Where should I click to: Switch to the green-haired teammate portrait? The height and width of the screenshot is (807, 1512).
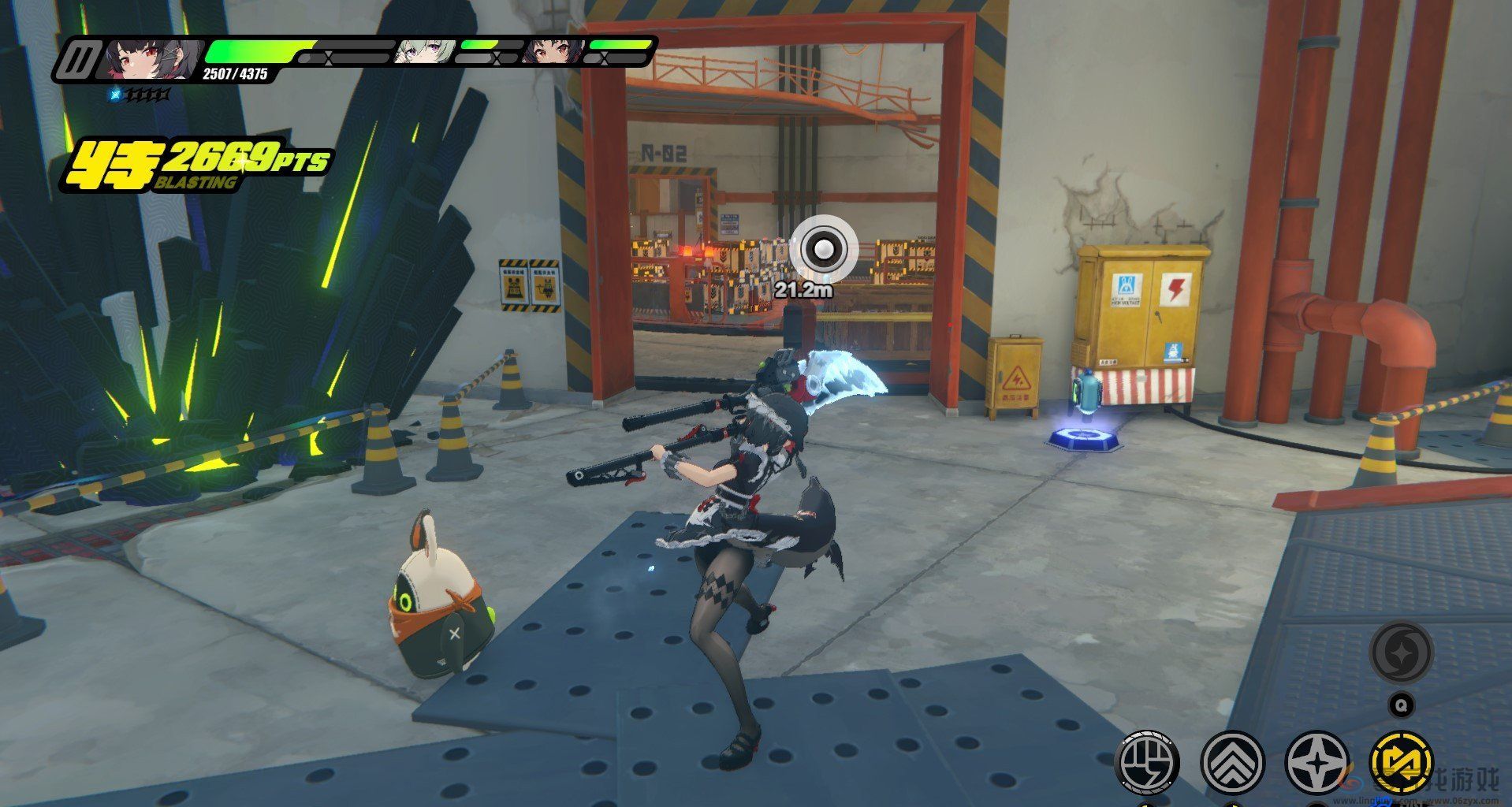coord(422,50)
